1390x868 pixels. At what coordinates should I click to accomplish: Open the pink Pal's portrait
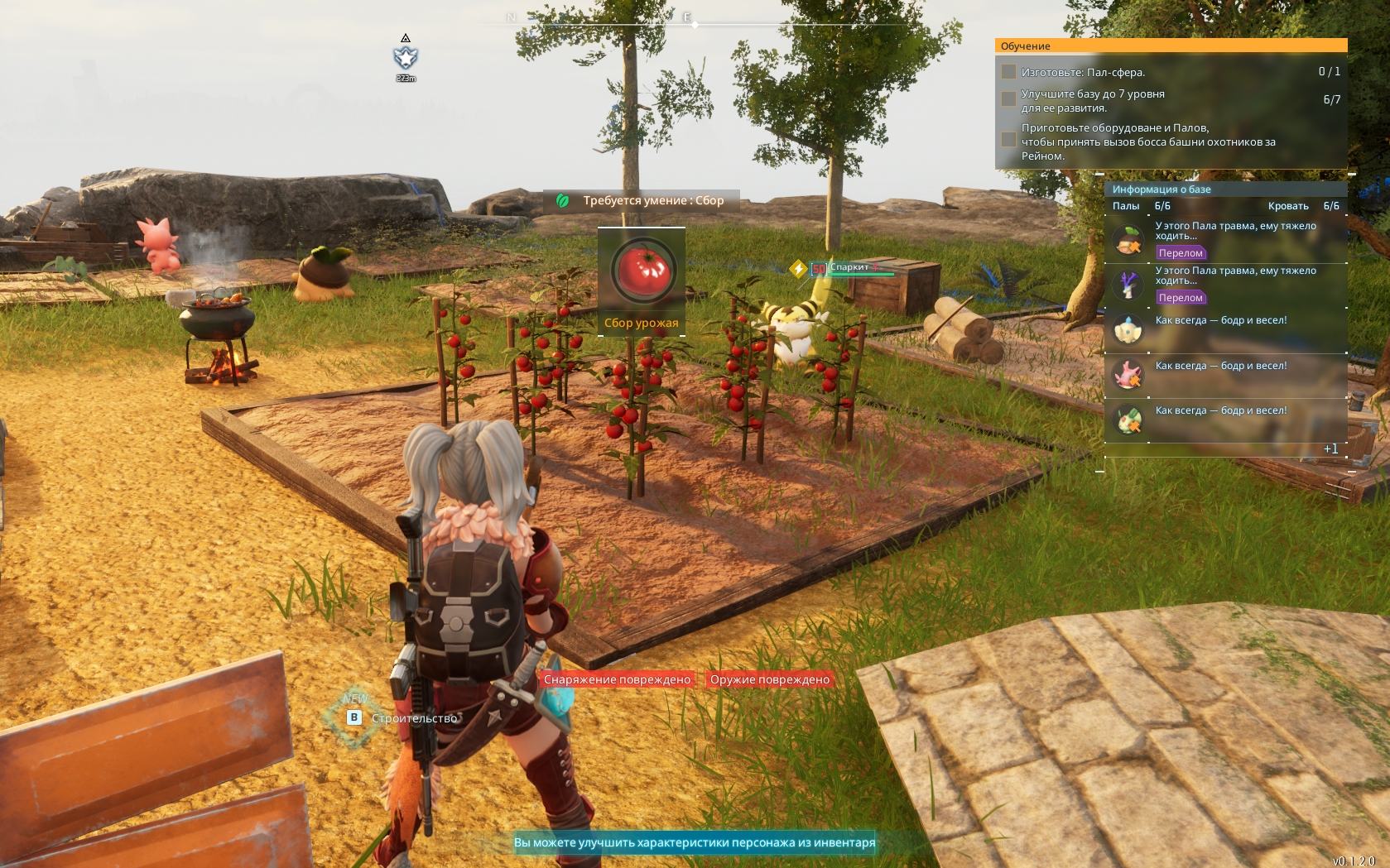tap(1128, 374)
